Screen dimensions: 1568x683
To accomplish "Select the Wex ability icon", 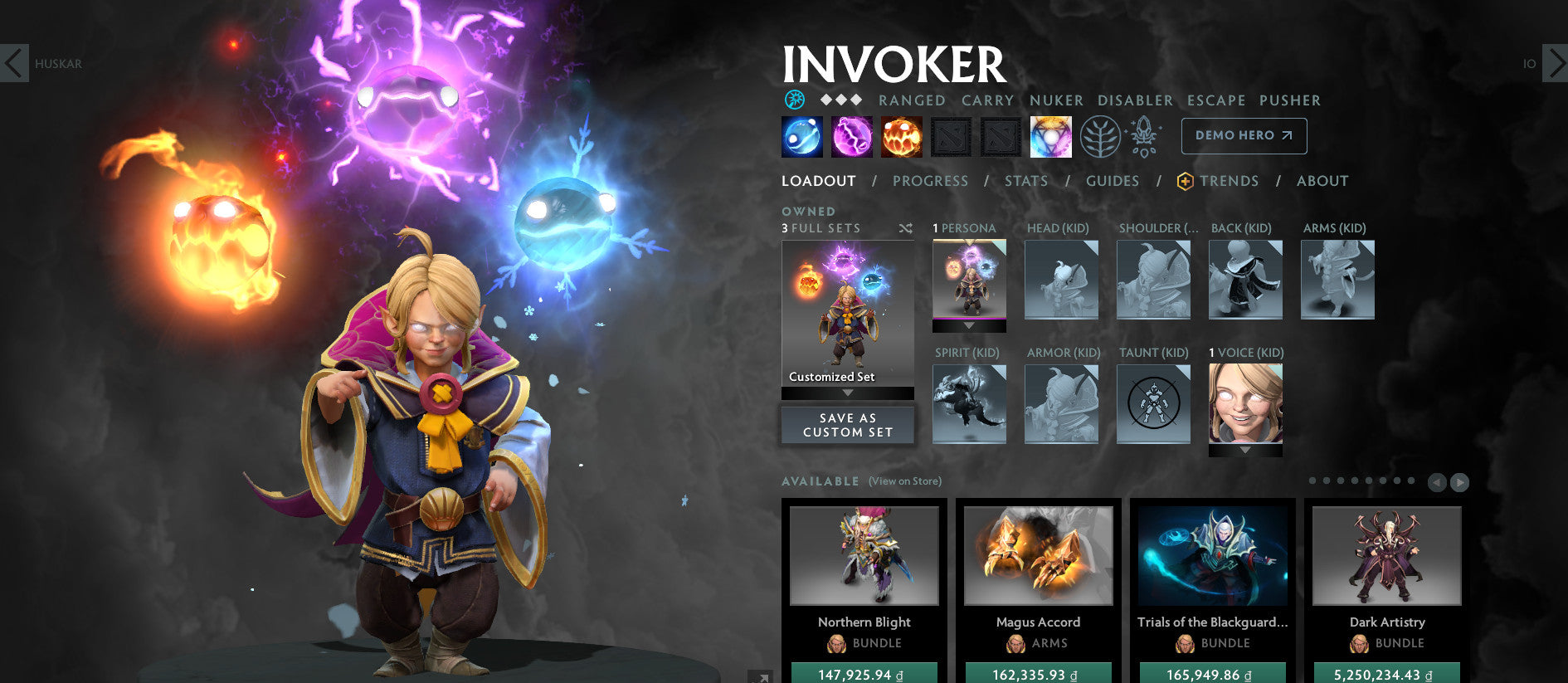I will 851,136.
